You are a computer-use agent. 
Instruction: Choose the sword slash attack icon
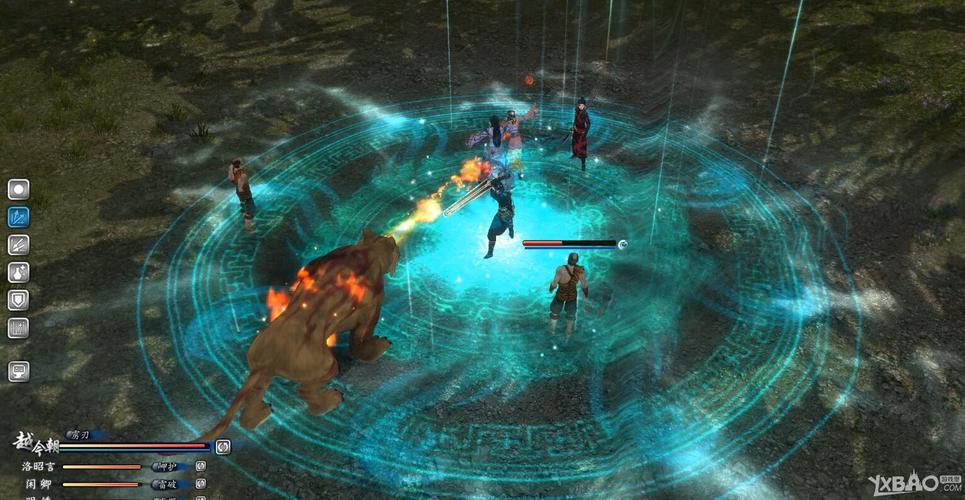point(19,244)
